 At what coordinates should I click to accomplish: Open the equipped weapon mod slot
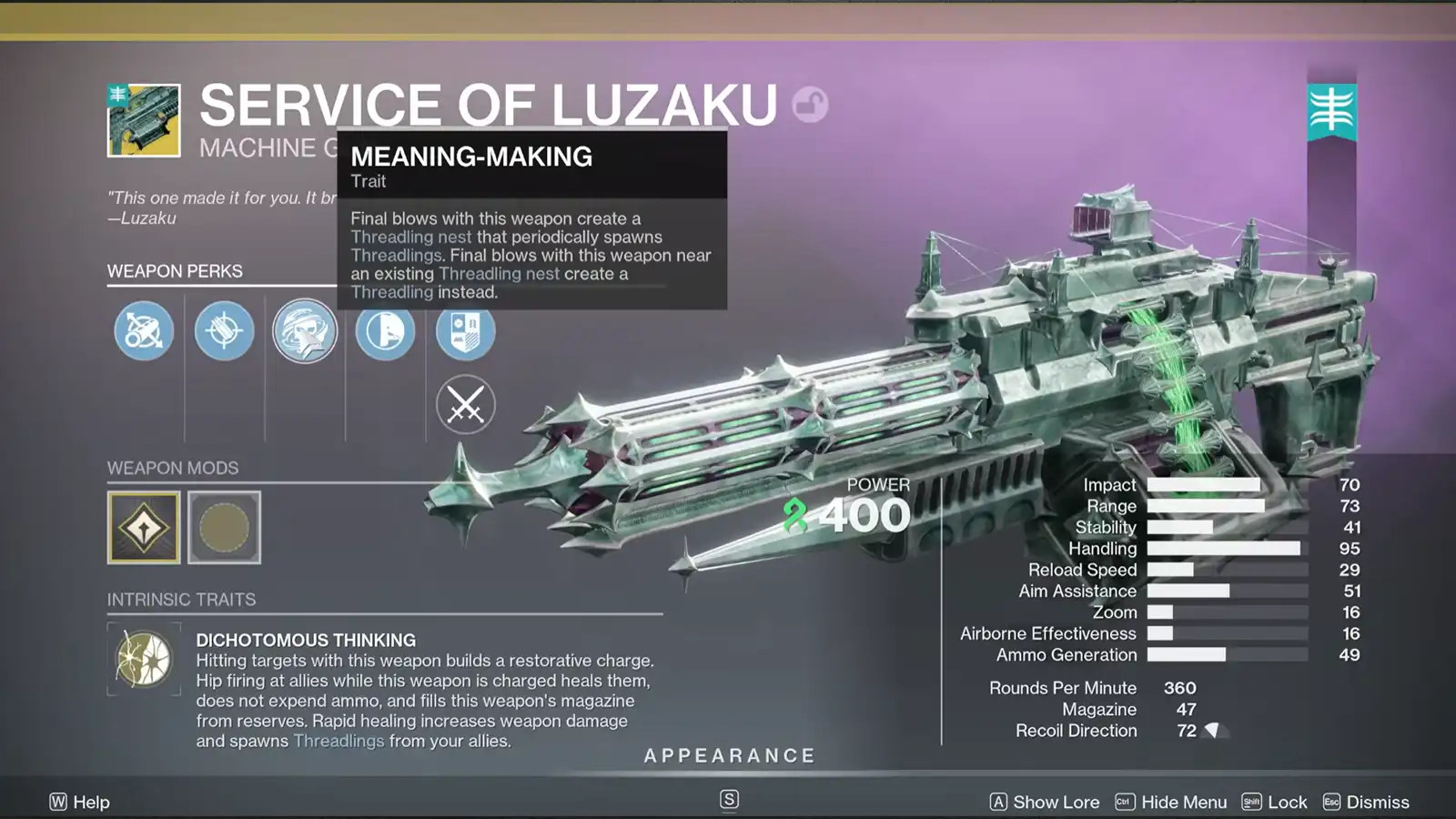pos(146,526)
